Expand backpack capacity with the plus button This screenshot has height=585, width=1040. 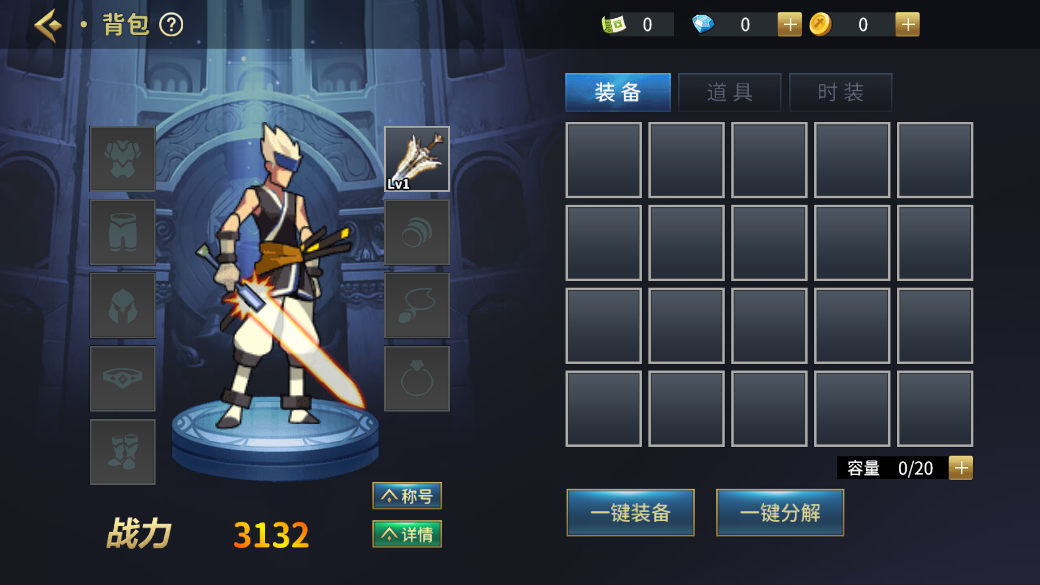(x=960, y=468)
